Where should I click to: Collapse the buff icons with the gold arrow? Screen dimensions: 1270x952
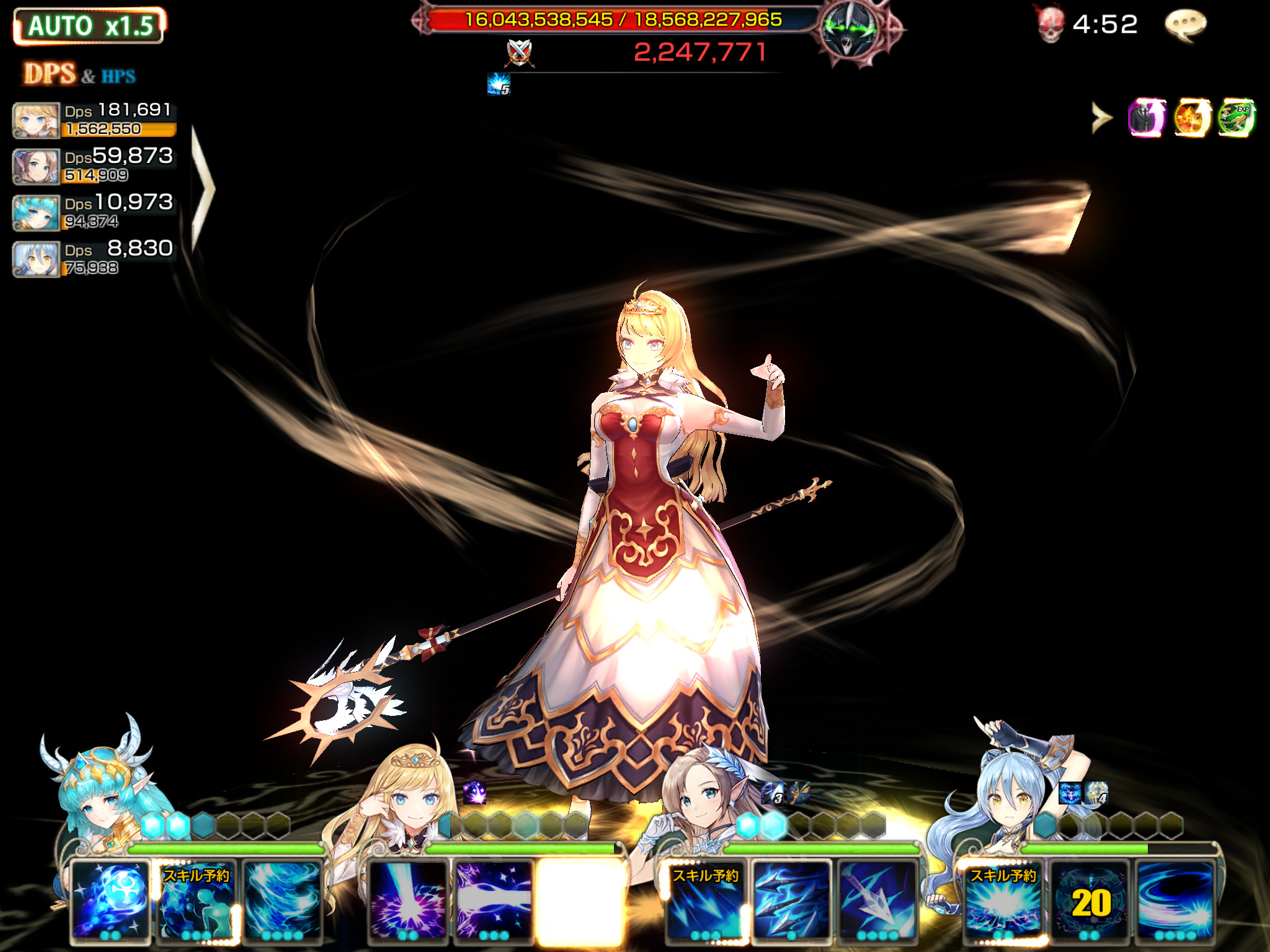(1101, 118)
